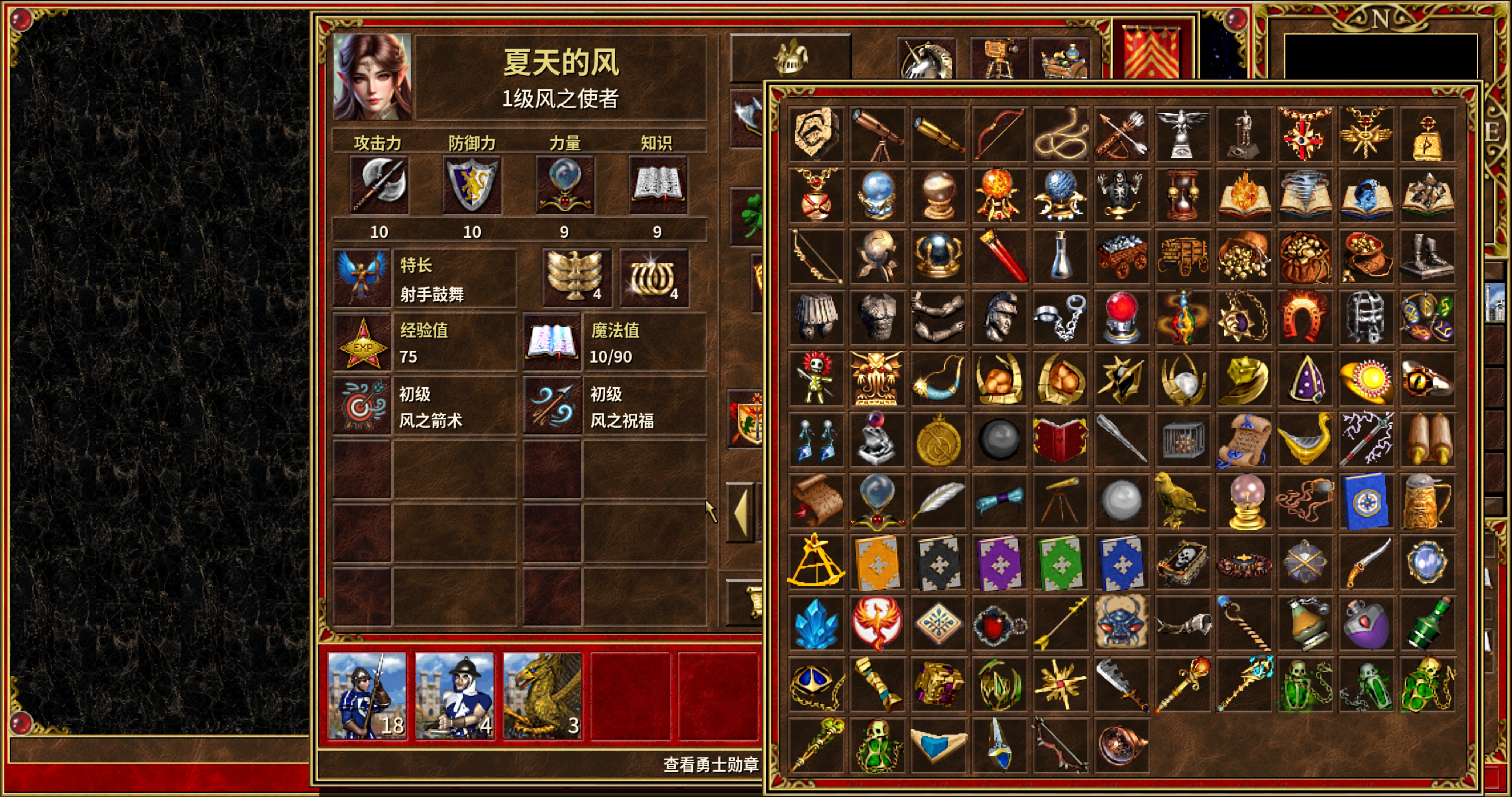Click the defense shield icon
The width and height of the screenshot is (1512, 797).
click(x=472, y=185)
